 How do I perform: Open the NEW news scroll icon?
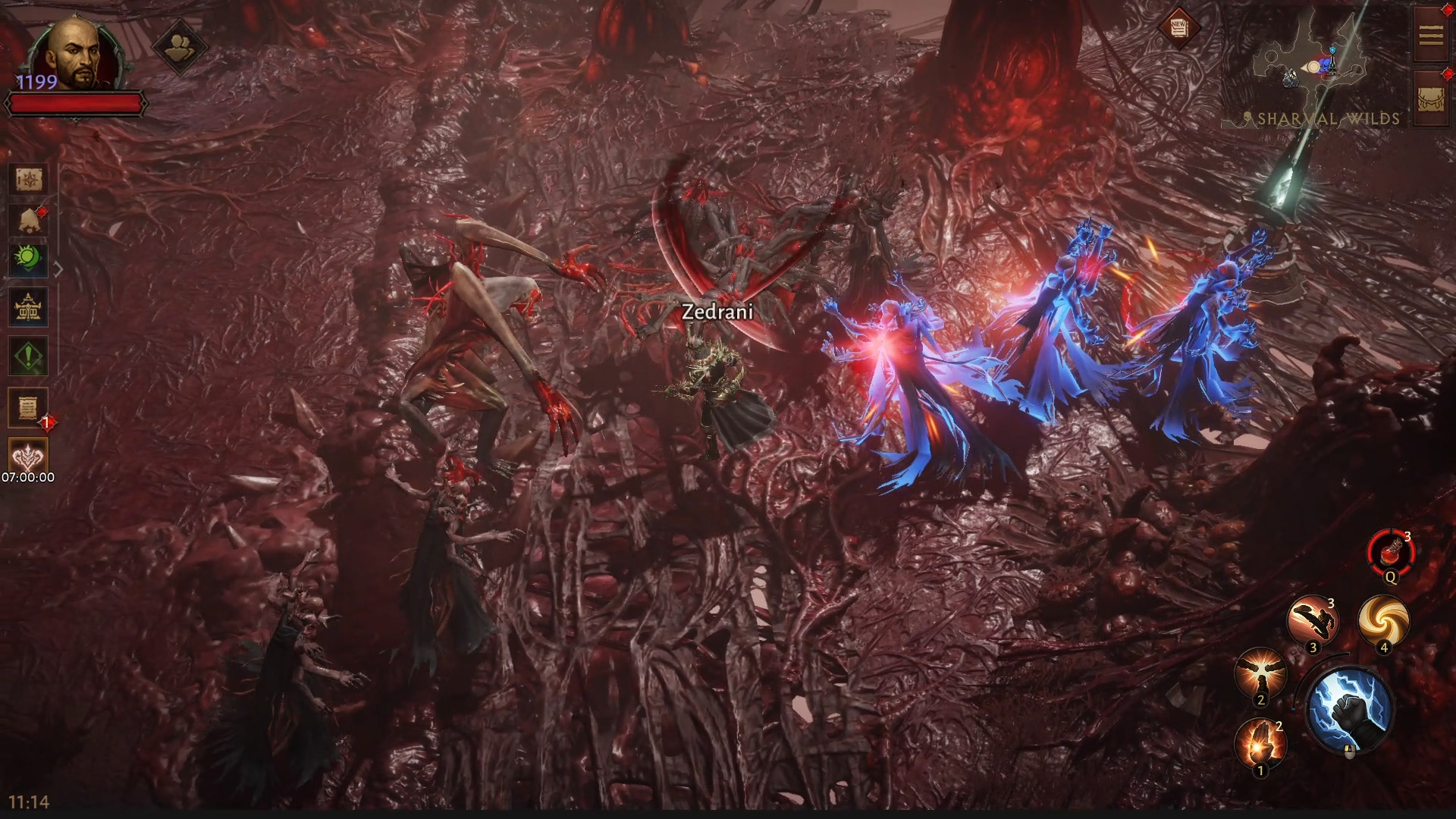(x=1178, y=29)
